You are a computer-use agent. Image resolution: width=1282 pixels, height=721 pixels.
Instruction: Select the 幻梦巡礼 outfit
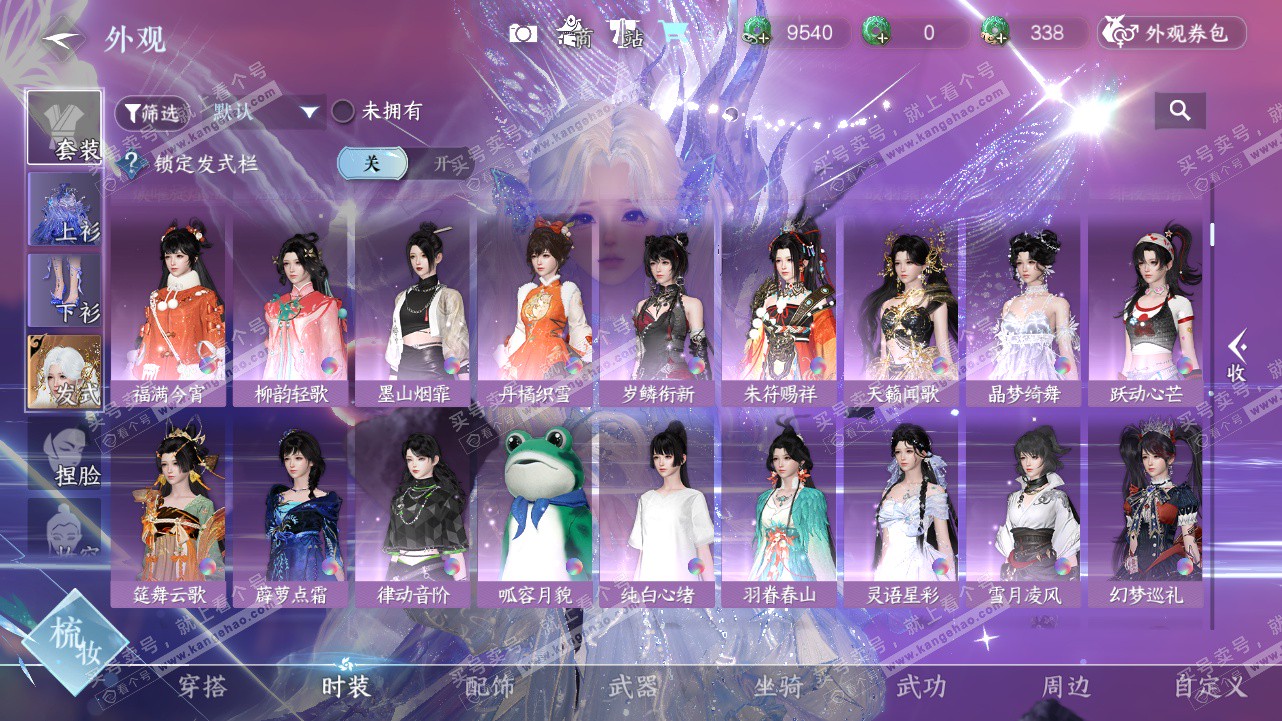(x=1147, y=512)
